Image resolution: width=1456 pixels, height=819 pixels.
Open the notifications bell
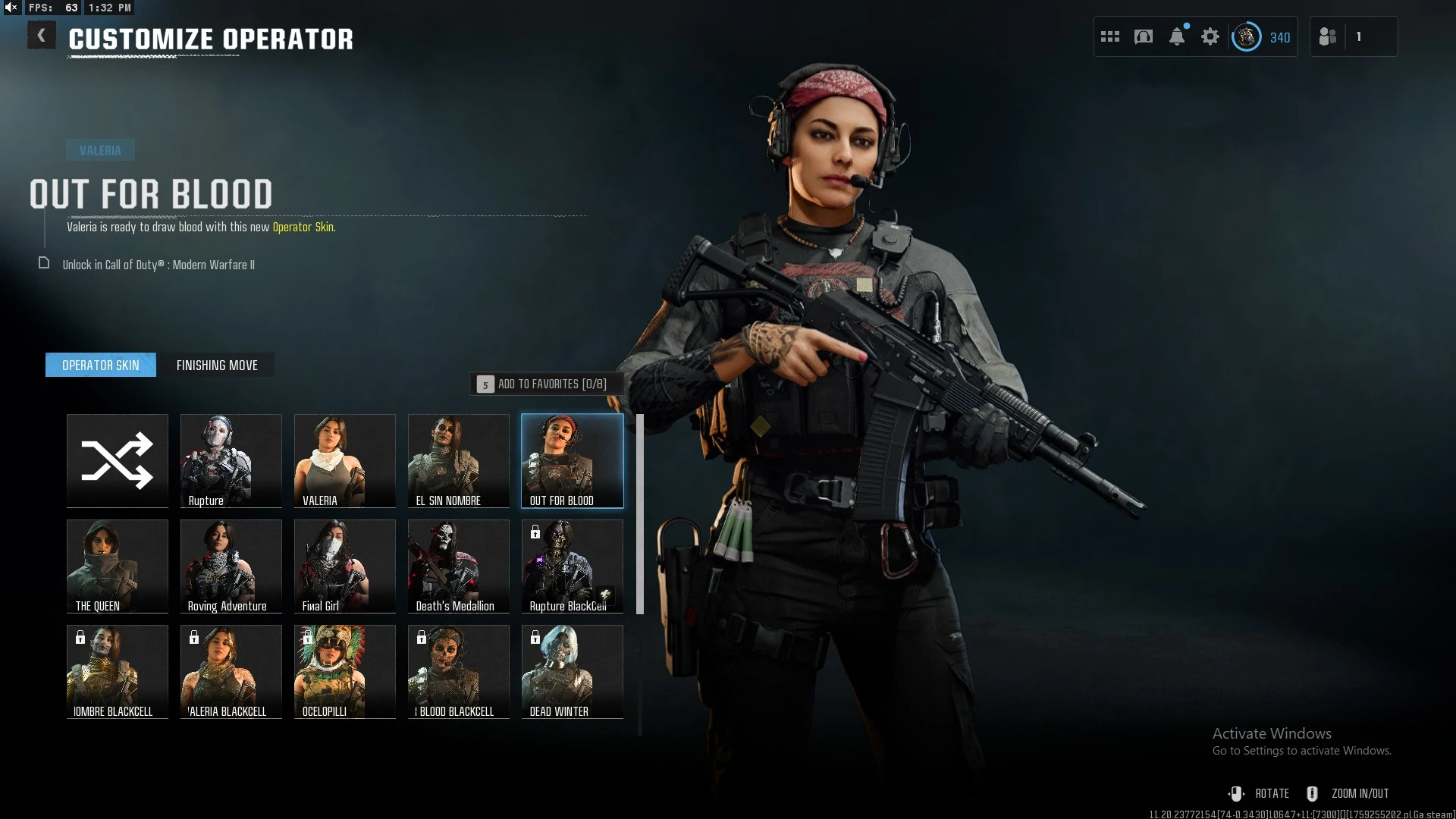click(1177, 36)
